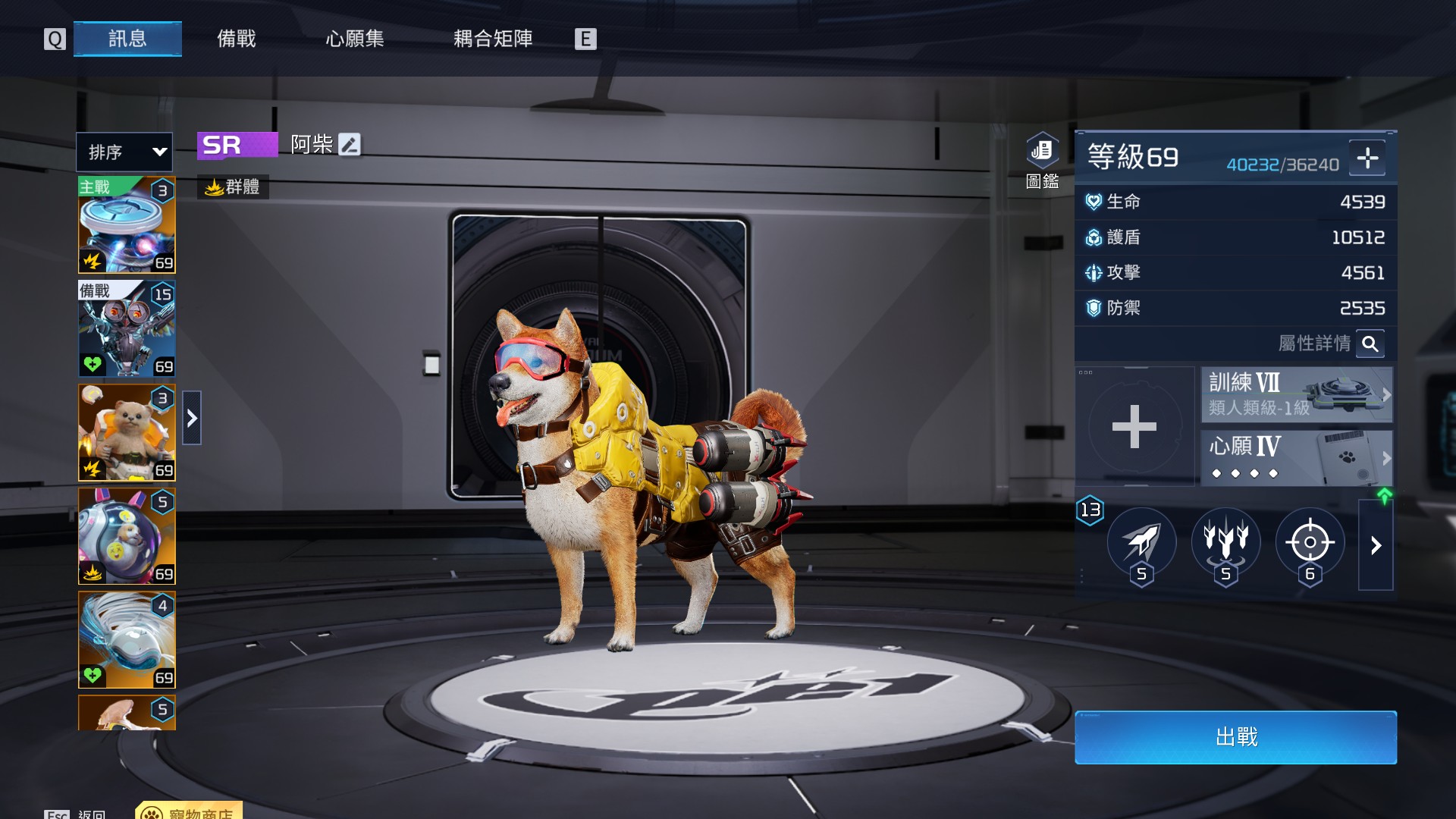
Task: Click the empty plus equipment slot
Action: (x=1134, y=426)
